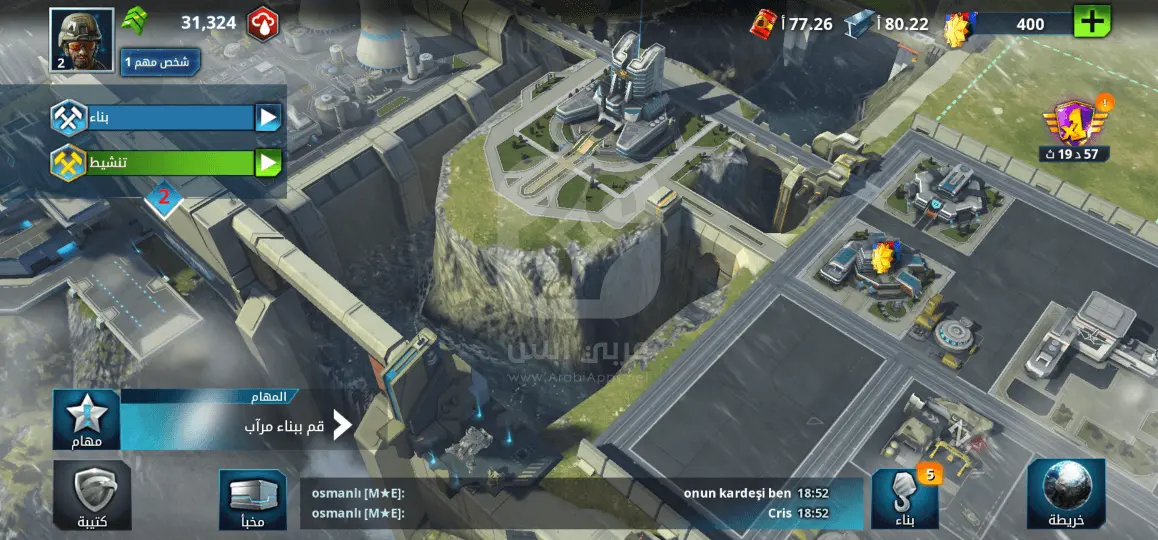Start the build queue arrow button
Viewport: 1158px width, 540px height.
click(268, 119)
